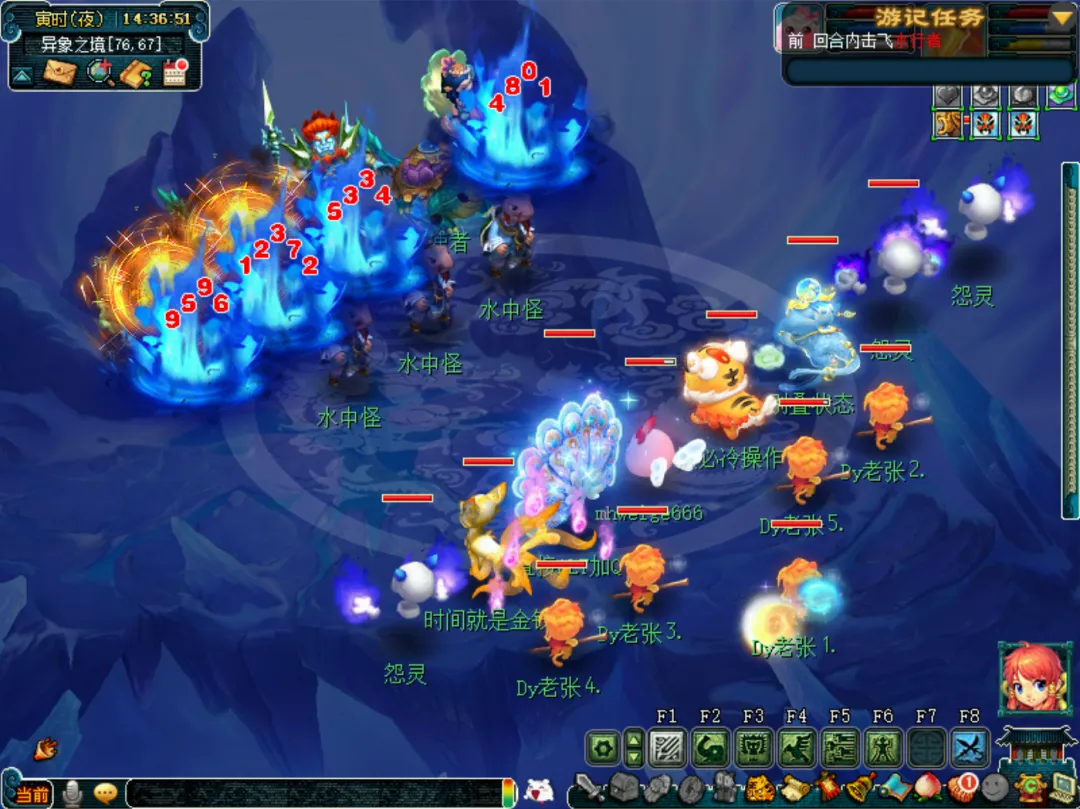This screenshot has height=809, width=1080.
Task: Open the hotbar gear settings button
Action: pos(602,747)
